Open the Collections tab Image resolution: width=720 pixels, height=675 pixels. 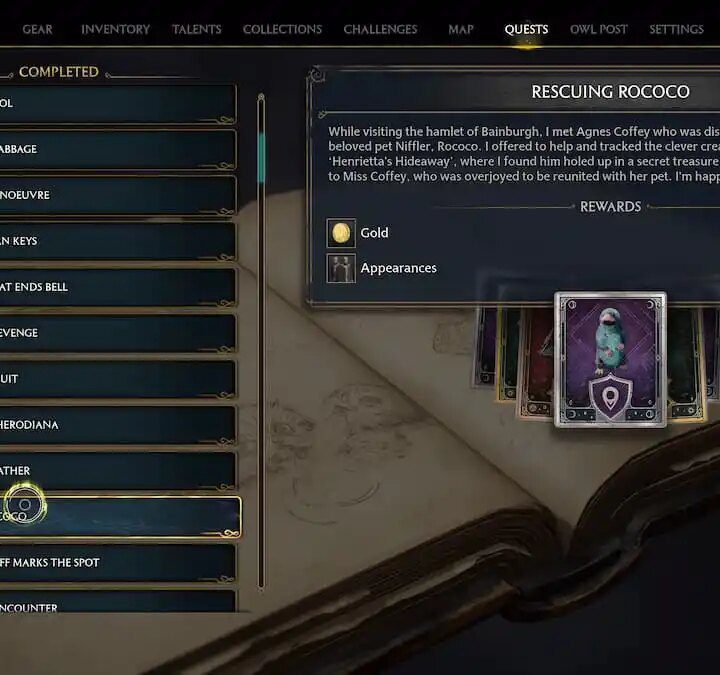coord(281,29)
